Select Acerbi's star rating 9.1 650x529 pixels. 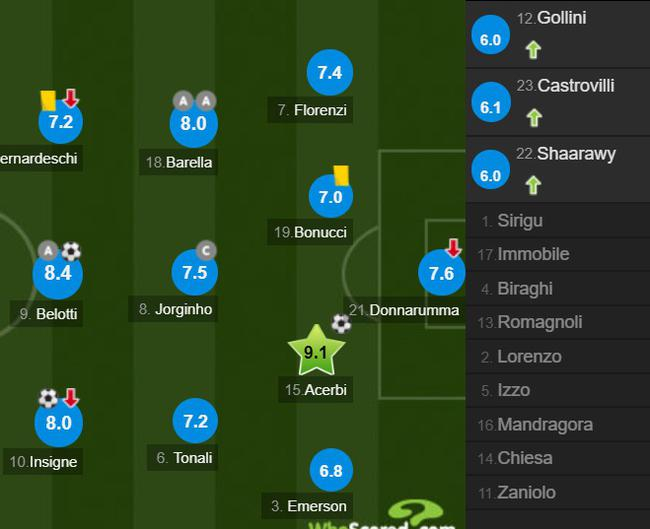(x=316, y=351)
